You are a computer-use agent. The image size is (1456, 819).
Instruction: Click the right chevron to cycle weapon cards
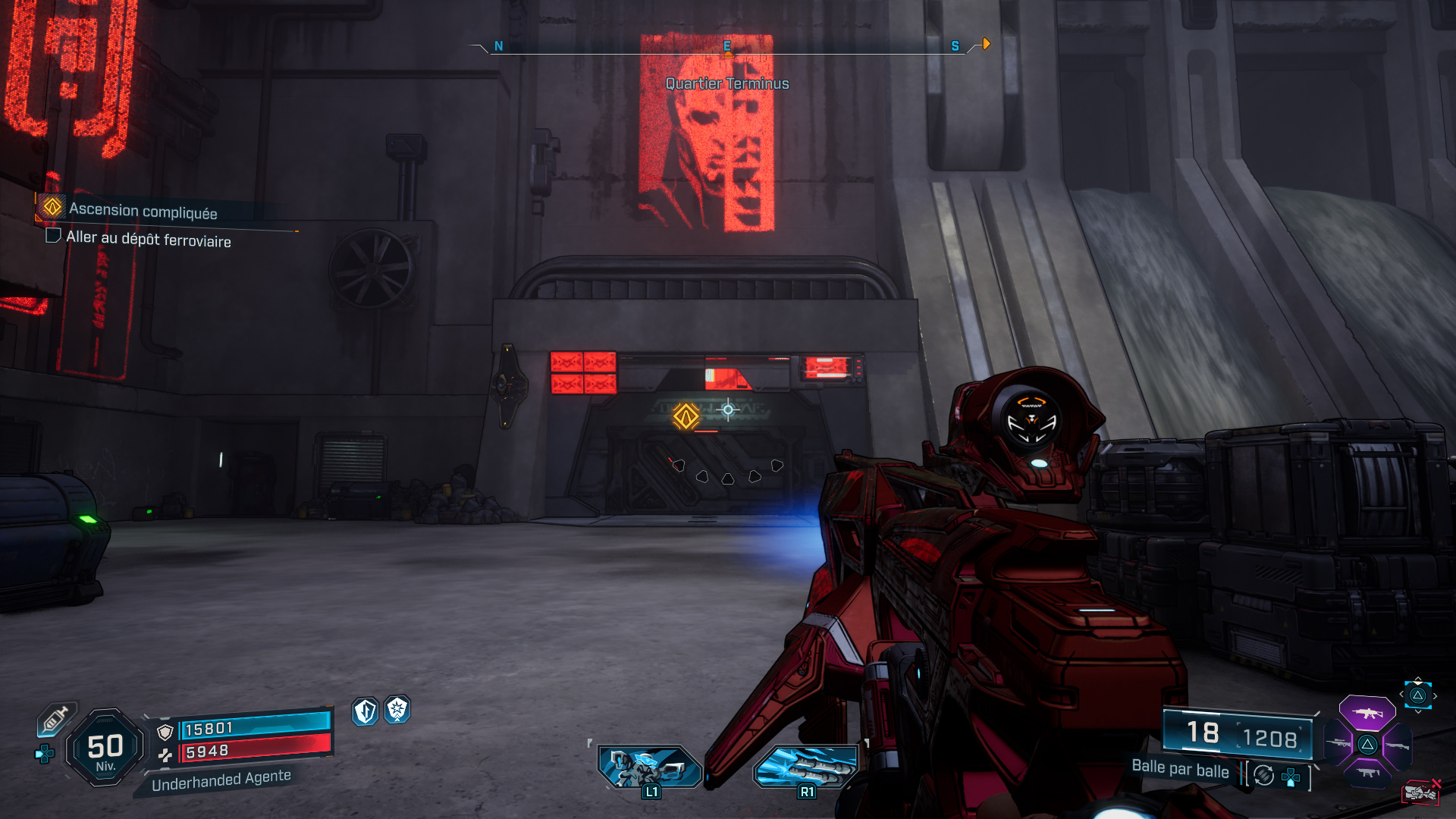point(1436,695)
